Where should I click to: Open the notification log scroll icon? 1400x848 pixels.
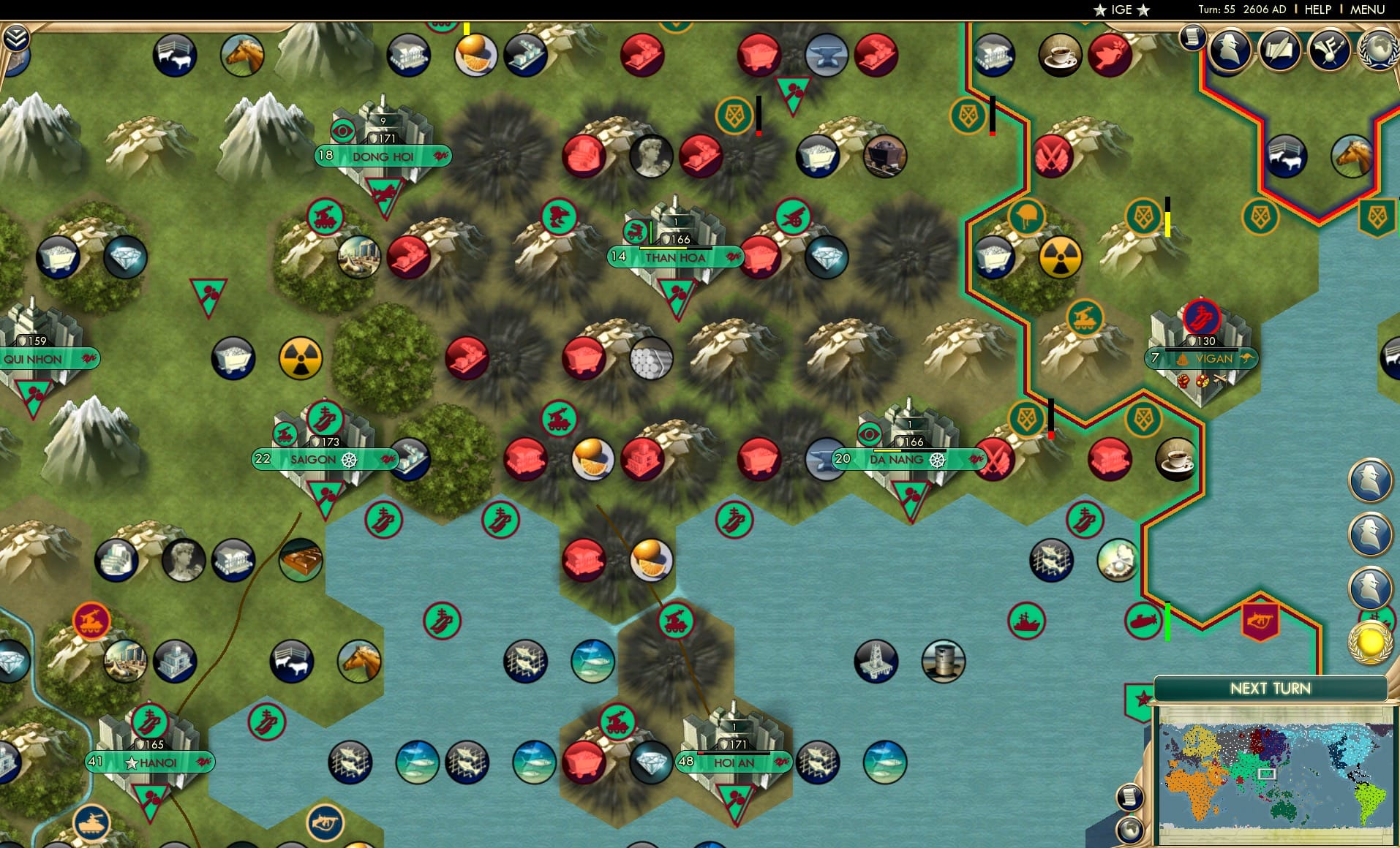1129,795
